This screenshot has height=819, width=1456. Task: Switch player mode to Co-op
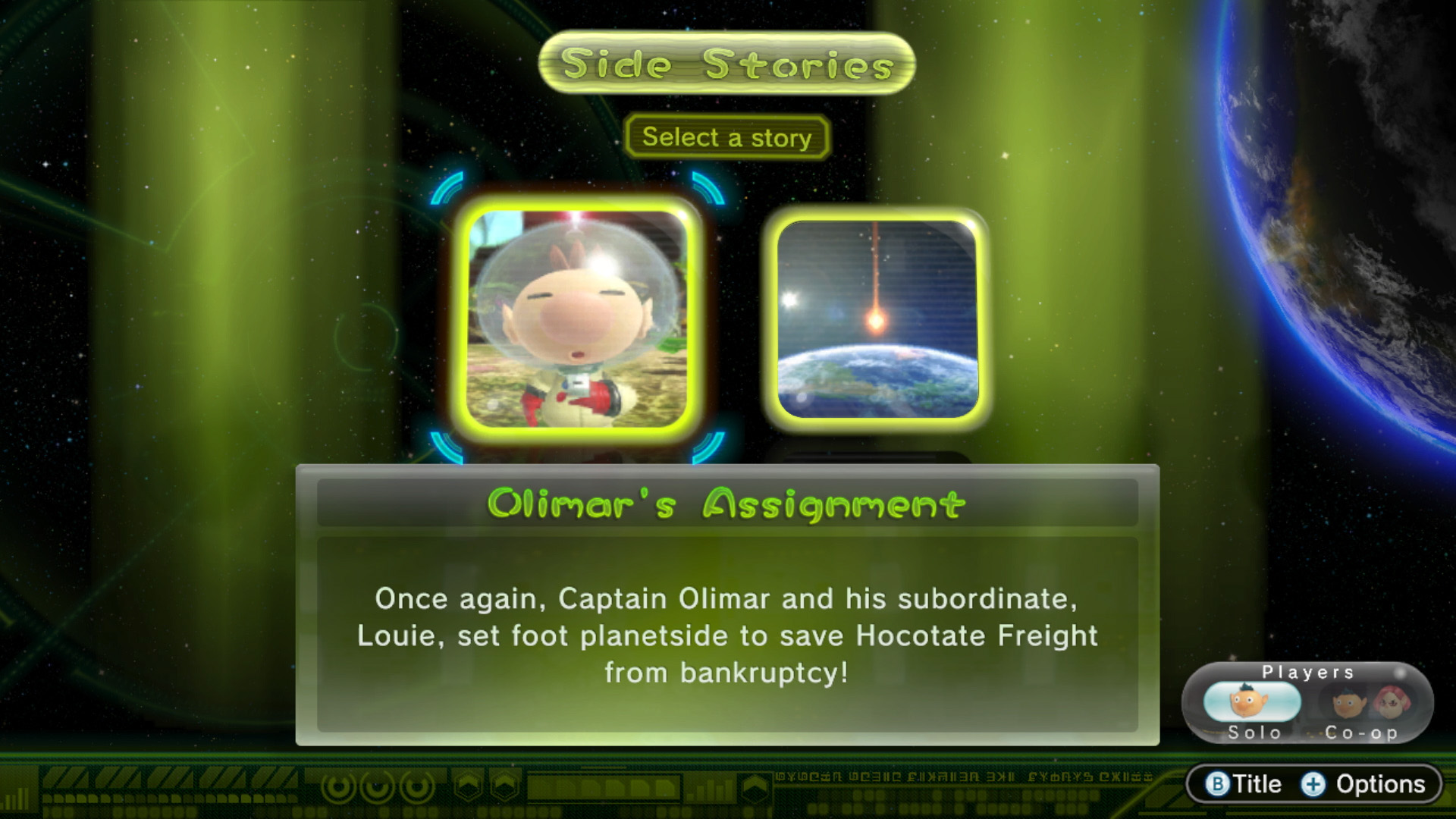click(1363, 705)
